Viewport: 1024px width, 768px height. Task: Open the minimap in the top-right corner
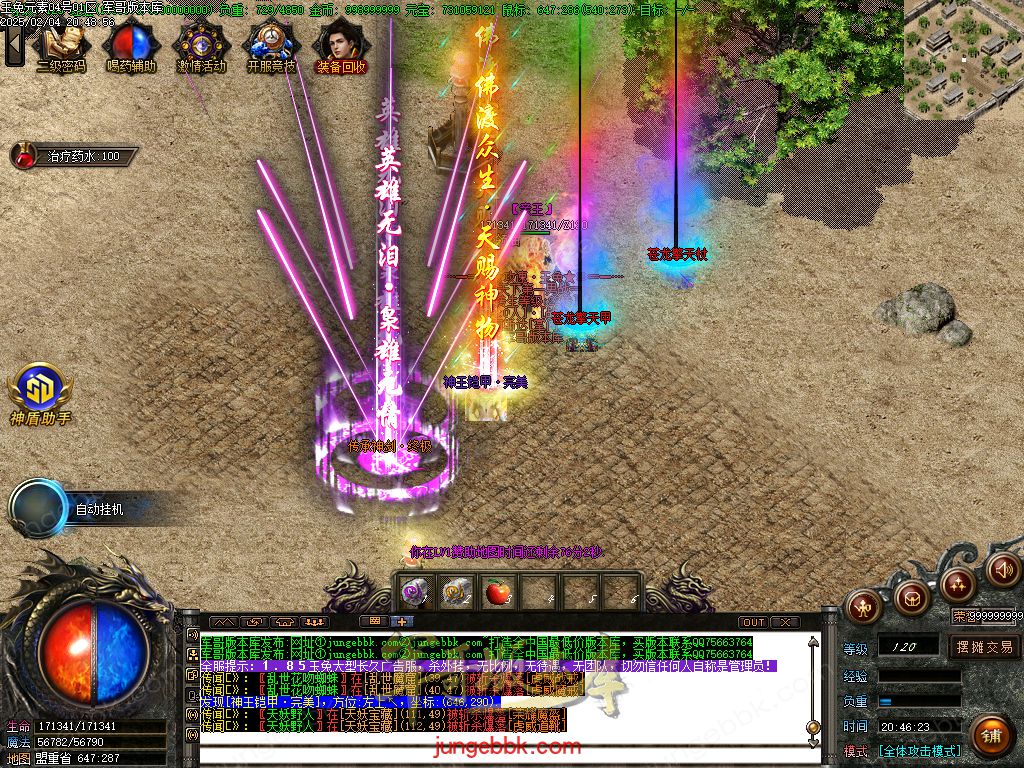point(963,58)
